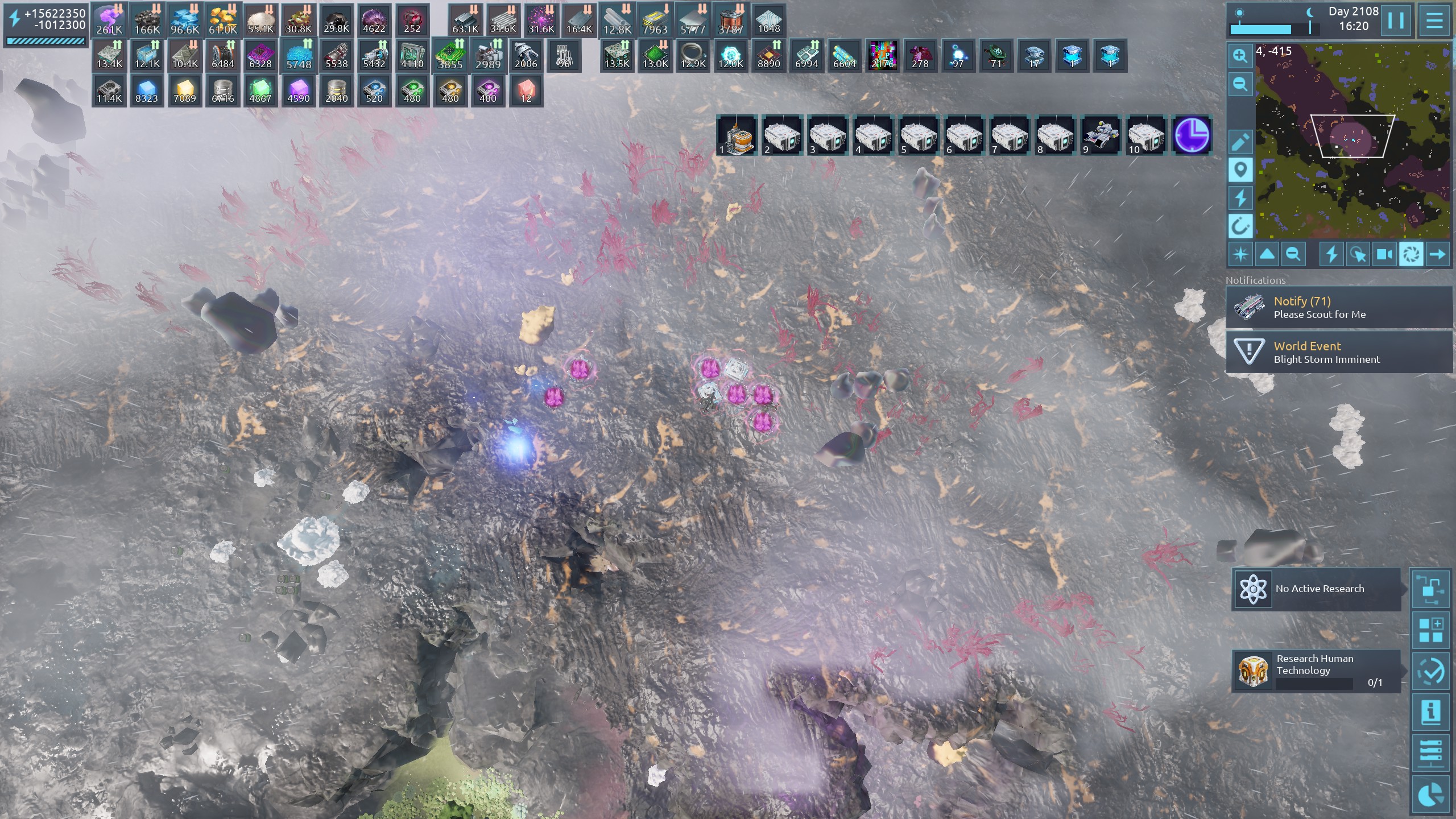Toggle the magnet button beside the minimap

click(1240, 226)
